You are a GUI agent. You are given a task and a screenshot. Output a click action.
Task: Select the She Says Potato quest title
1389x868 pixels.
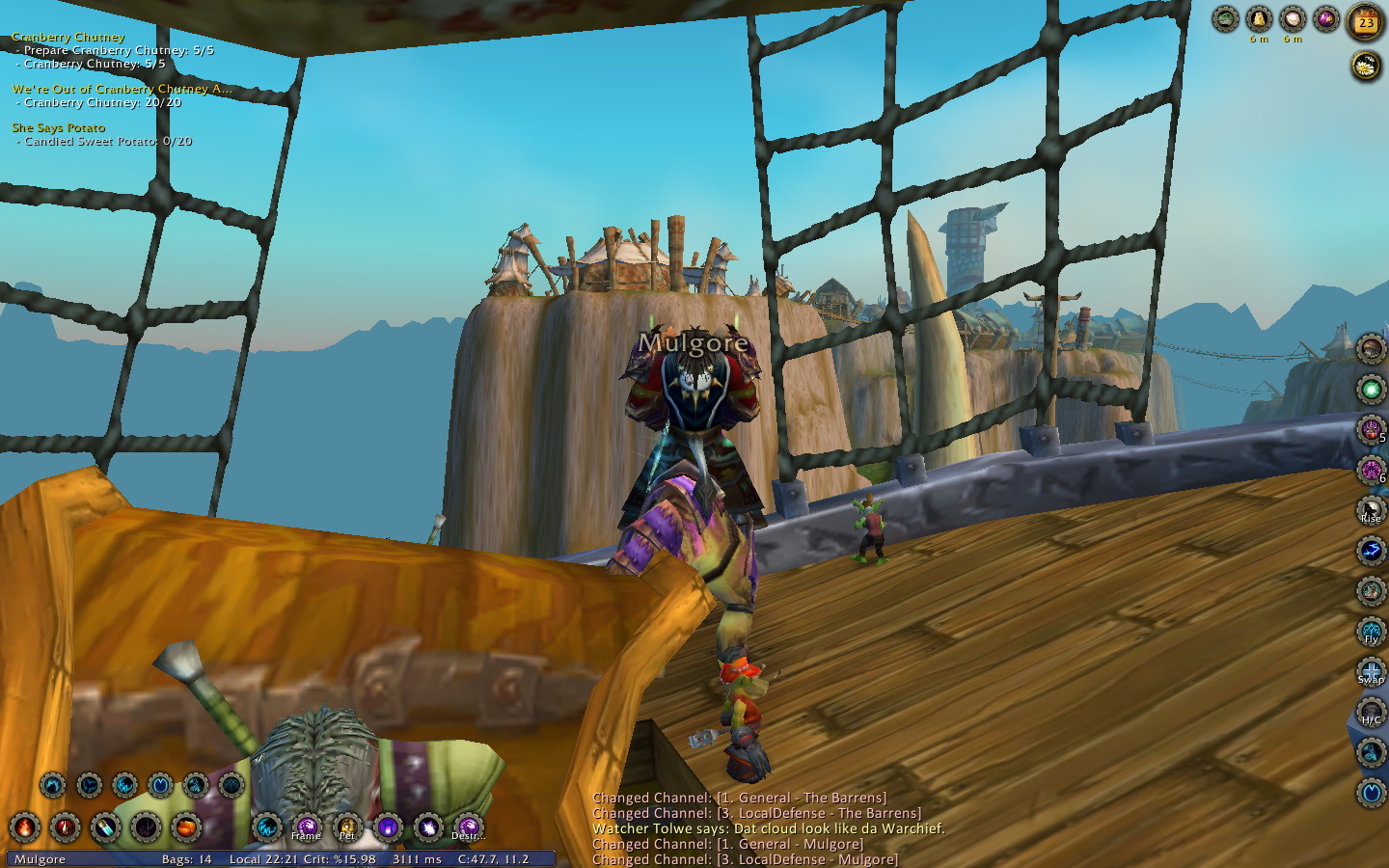pyautogui.click(x=59, y=127)
